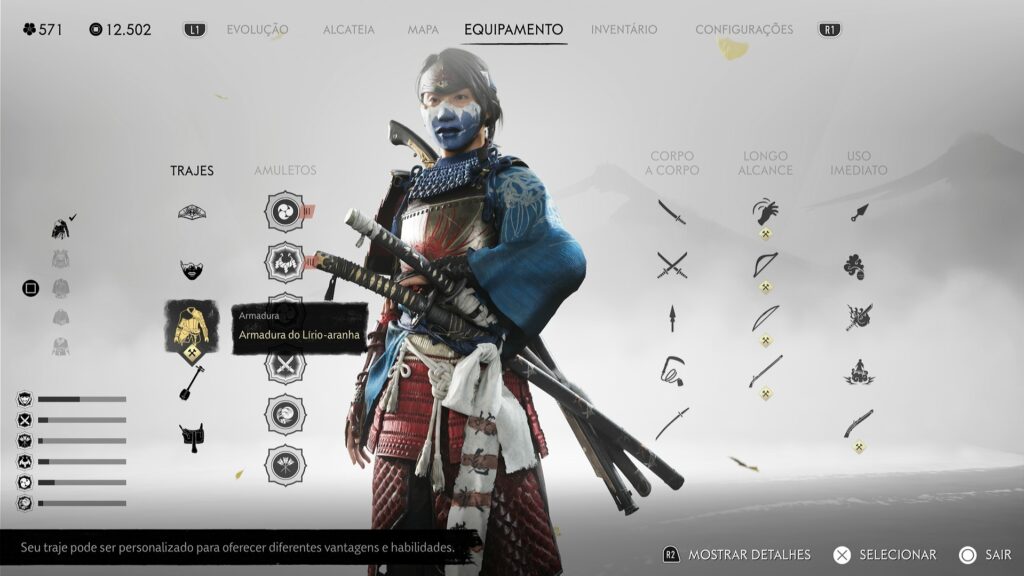The width and height of the screenshot is (1024, 576).
Task: Switch to the Evolução tab
Action: click(257, 30)
